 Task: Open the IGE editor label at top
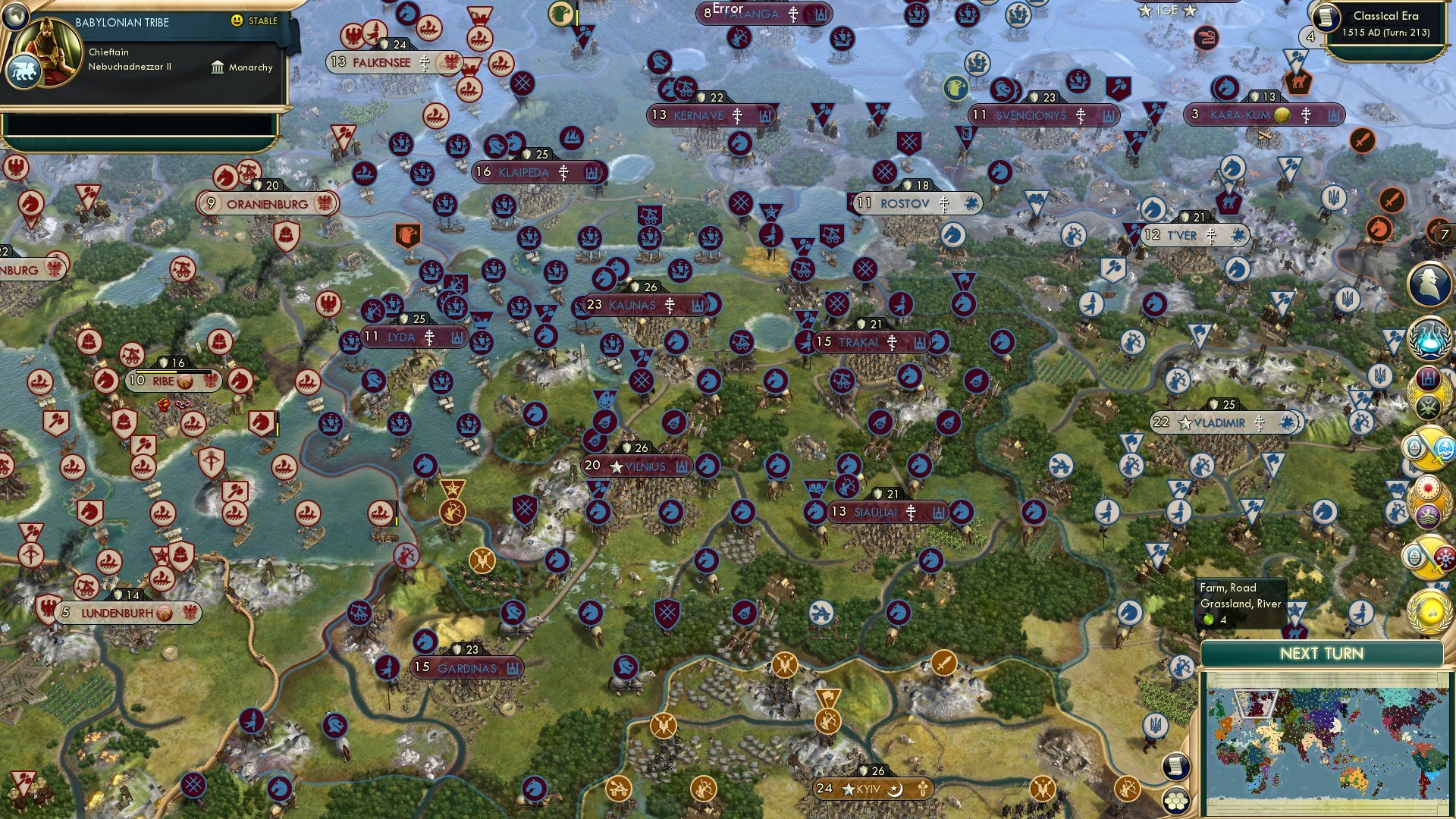(x=1168, y=10)
